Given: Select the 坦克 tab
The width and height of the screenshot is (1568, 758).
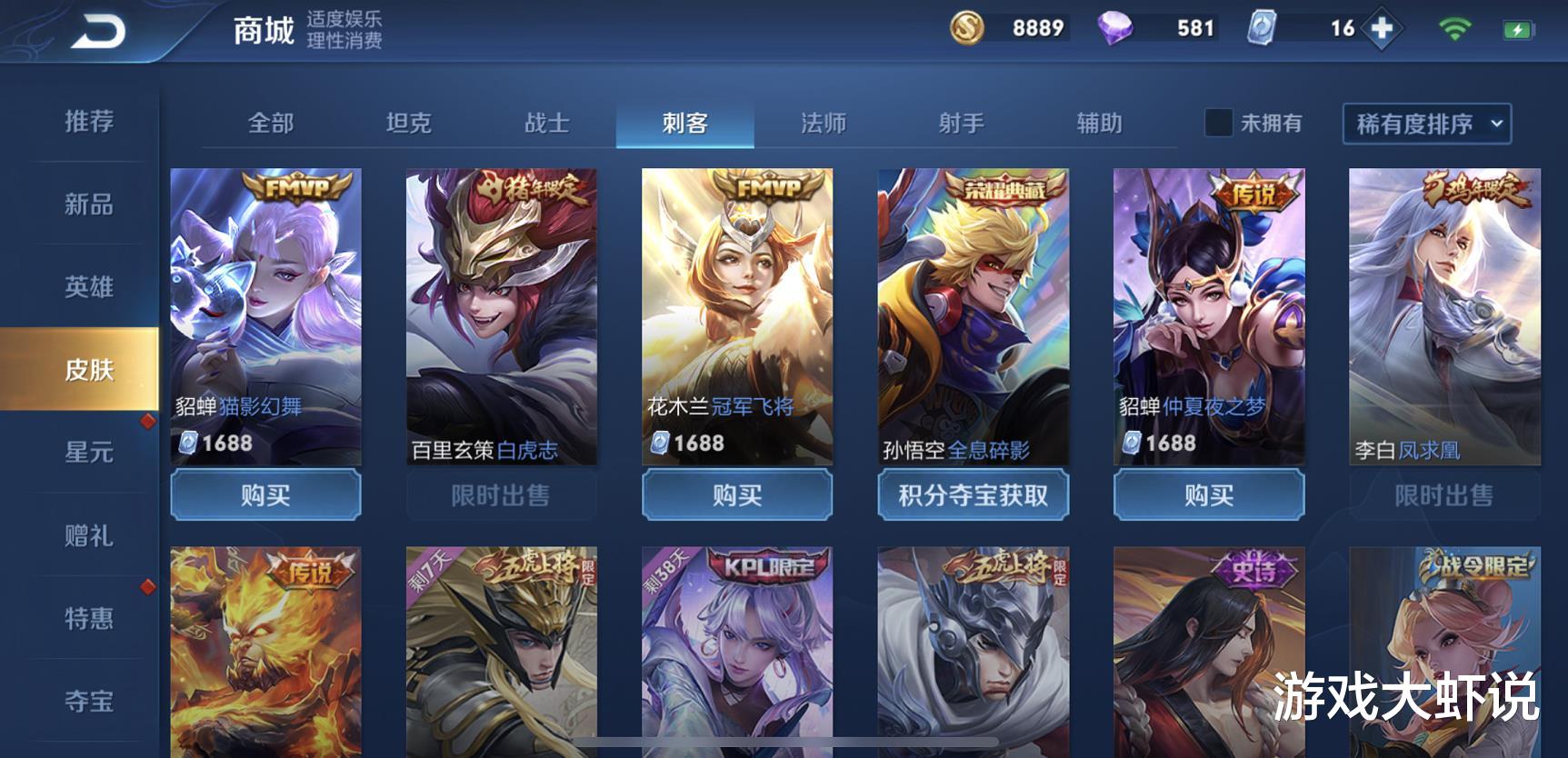Looking at the screenshot, I should (411, 123).
